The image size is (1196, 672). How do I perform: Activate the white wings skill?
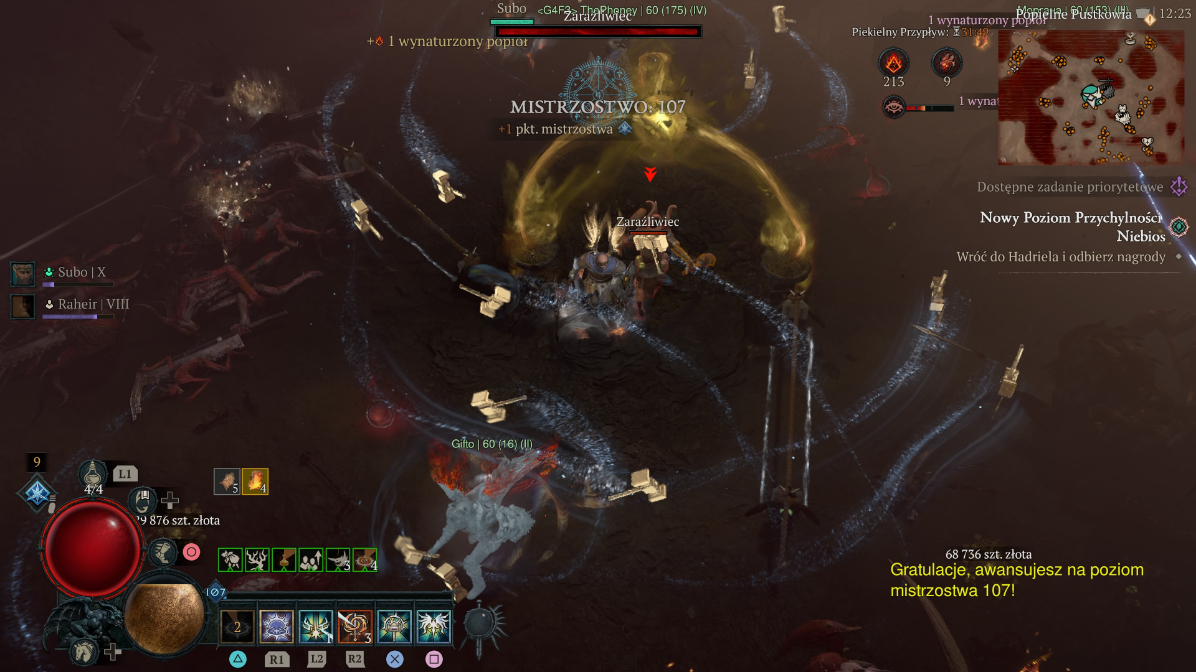click(x=434, y=627)
